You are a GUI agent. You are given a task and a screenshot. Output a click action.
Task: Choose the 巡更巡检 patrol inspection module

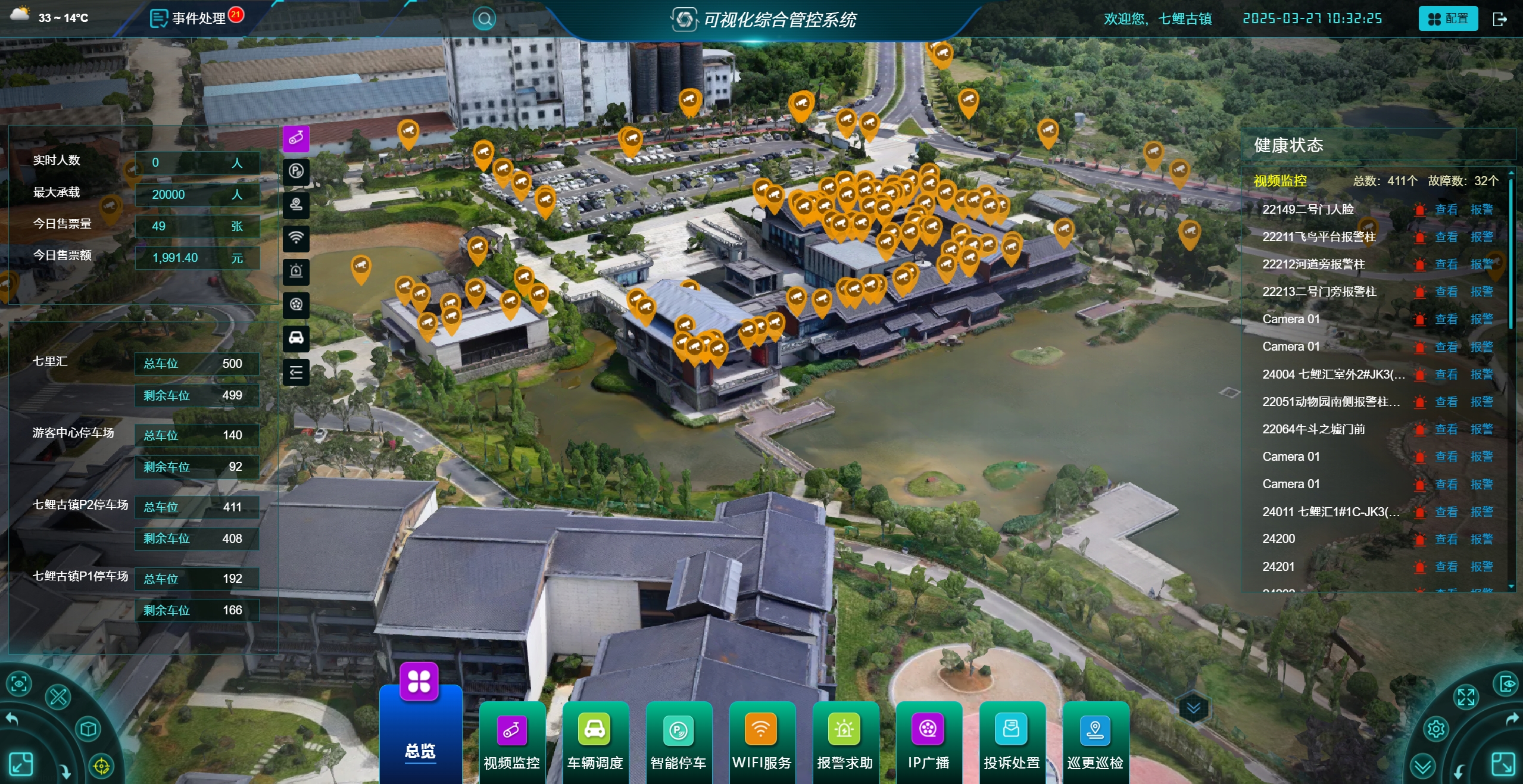(x=1095, y=742)
